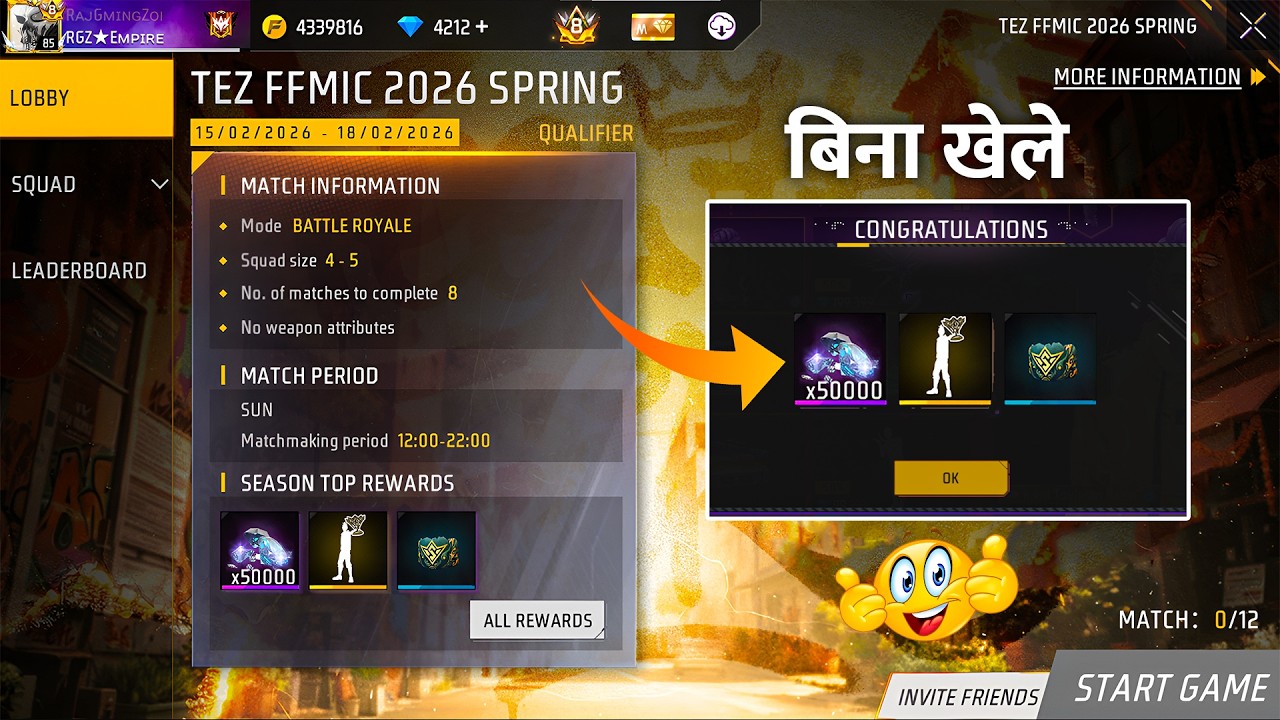This screenshot has width=1280, height=720.
Task: Switch to the Leaderboard tab
Action: 80,270
